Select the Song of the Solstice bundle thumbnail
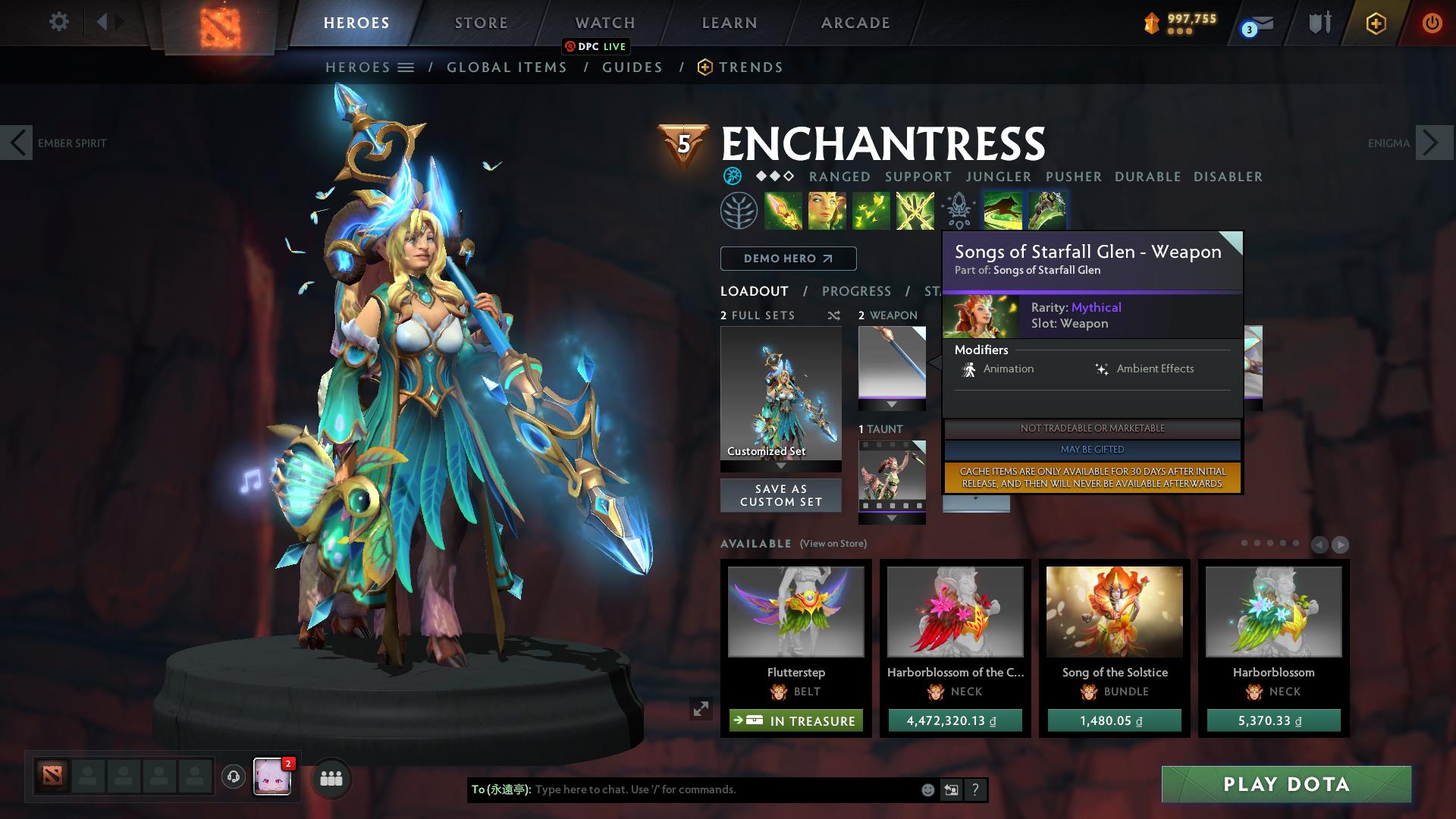This screenshot has height=819, width=1456. tap(1113, 612)
